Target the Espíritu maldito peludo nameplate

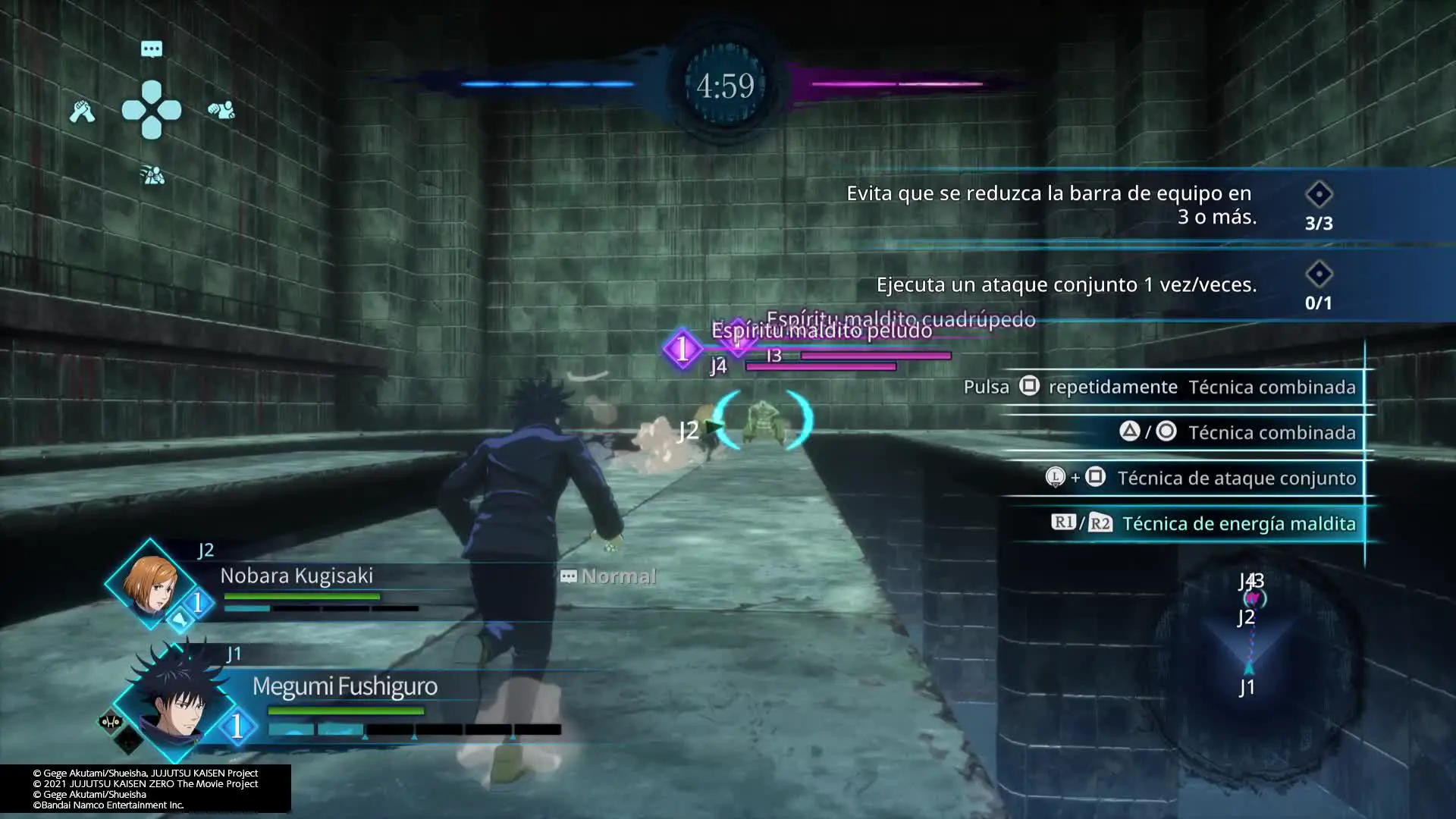[821, 331]
